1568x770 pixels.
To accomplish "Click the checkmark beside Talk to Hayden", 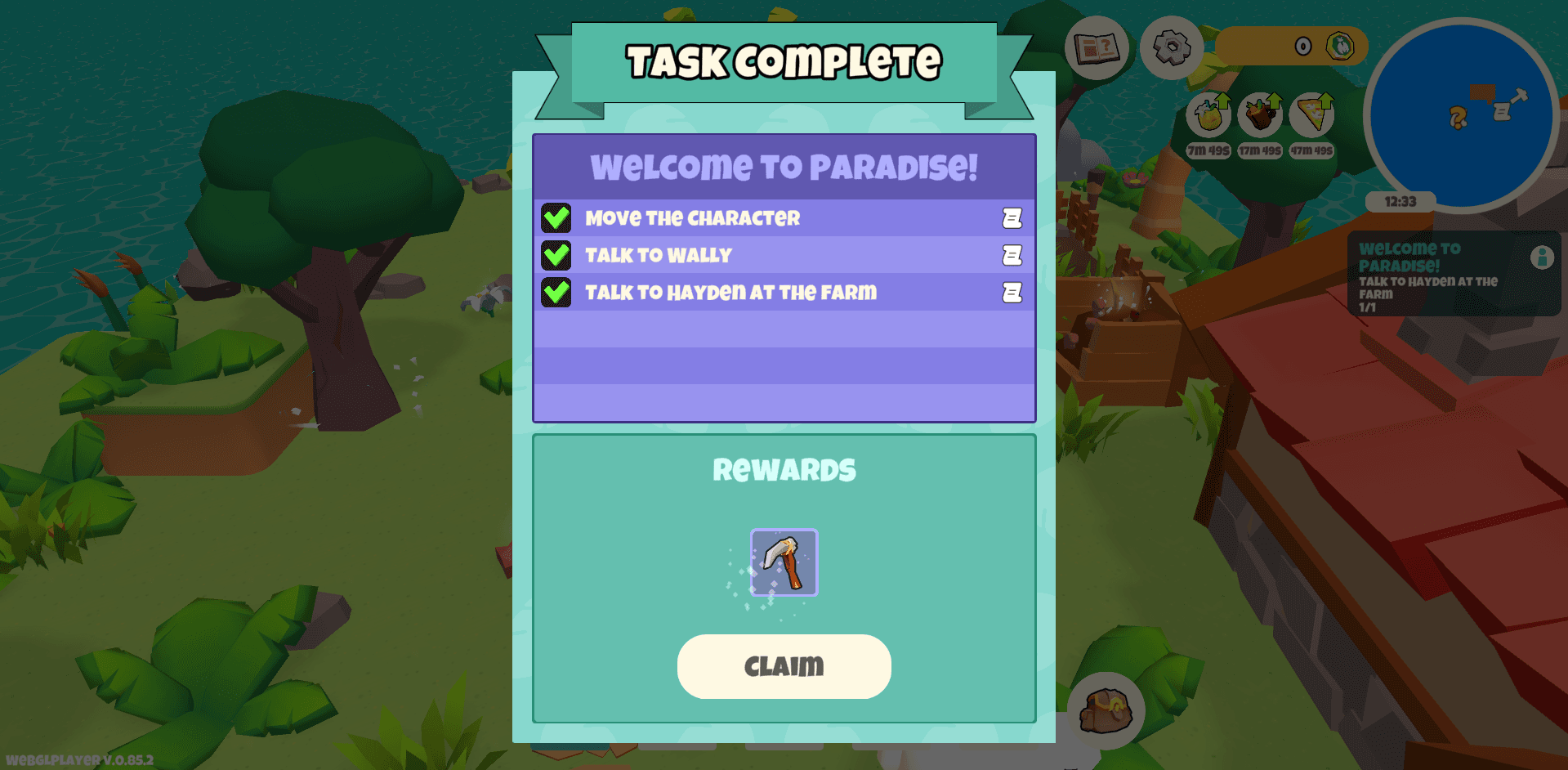I will pyautogui.click(x=557, y=293).
